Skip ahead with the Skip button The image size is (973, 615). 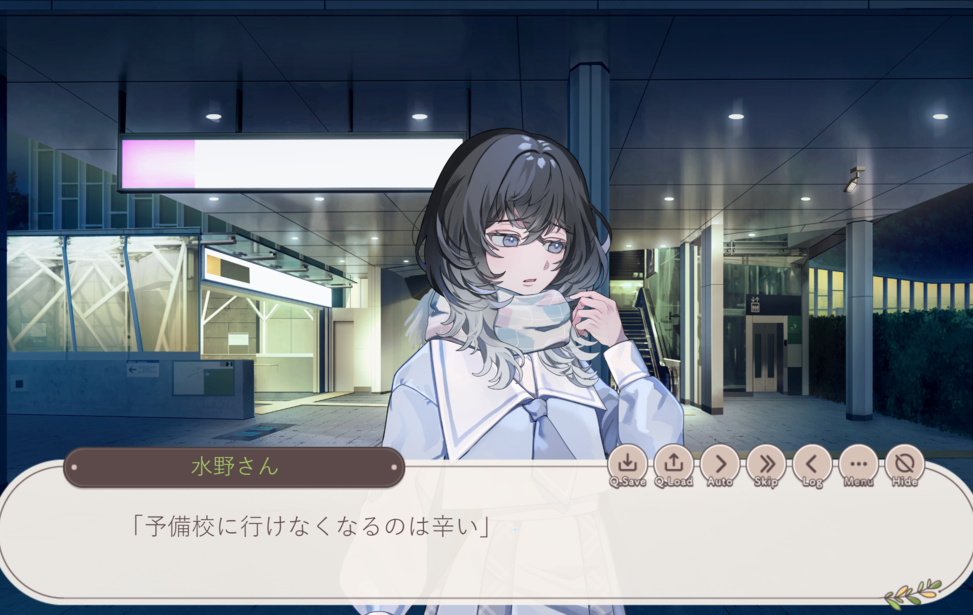pos(766,464)
